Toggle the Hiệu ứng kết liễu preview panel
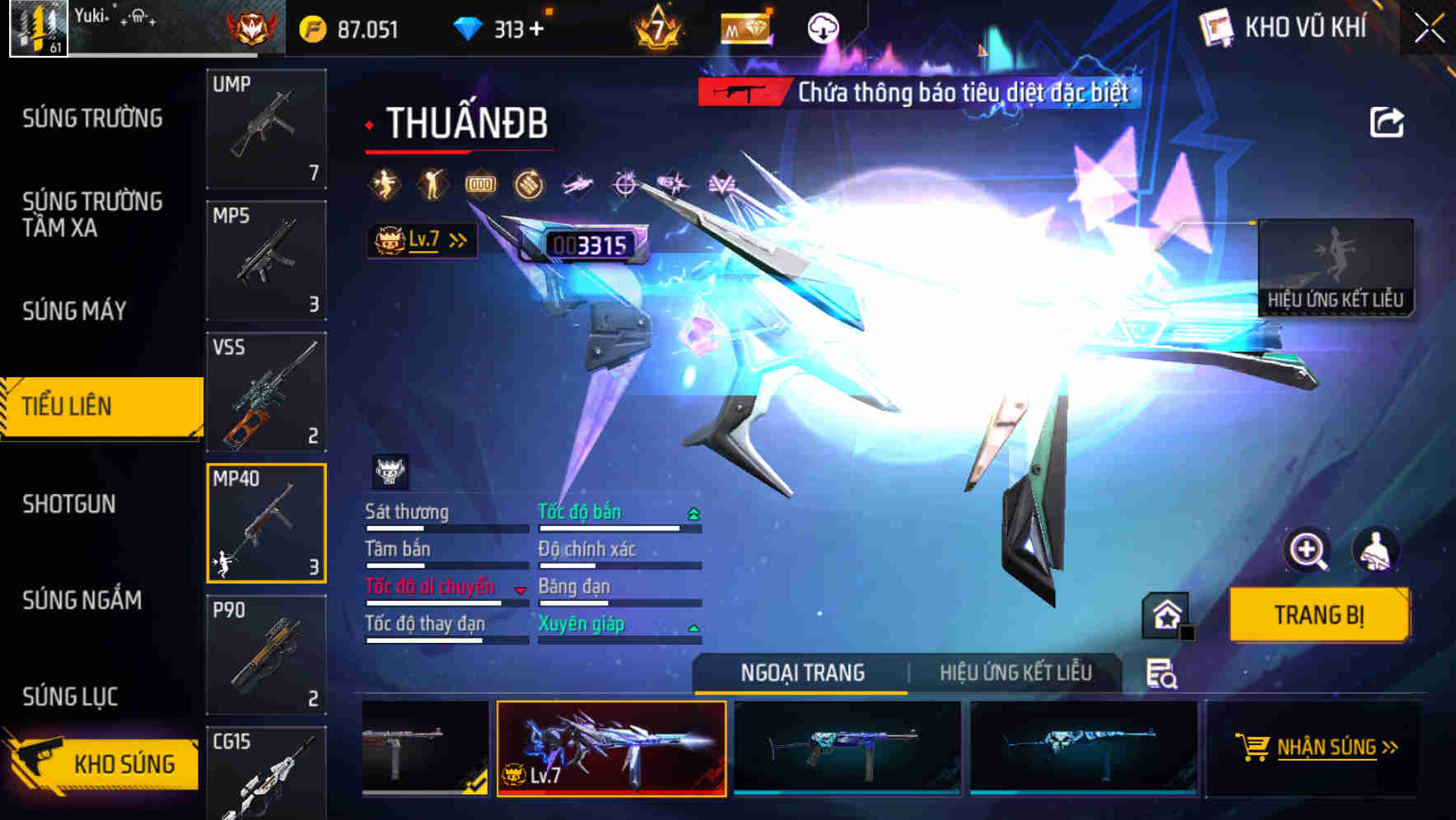Screen dimensions: 1456x820 (x=1337, y=268)
